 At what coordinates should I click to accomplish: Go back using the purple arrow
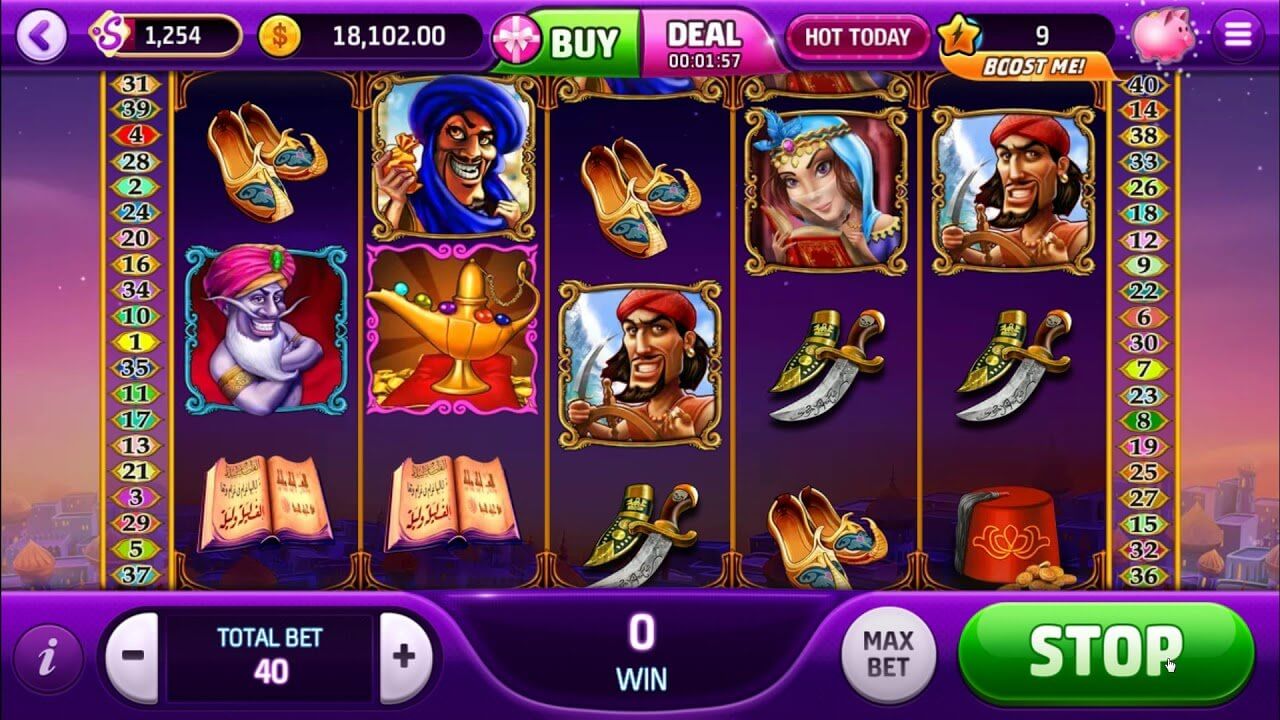41,37
